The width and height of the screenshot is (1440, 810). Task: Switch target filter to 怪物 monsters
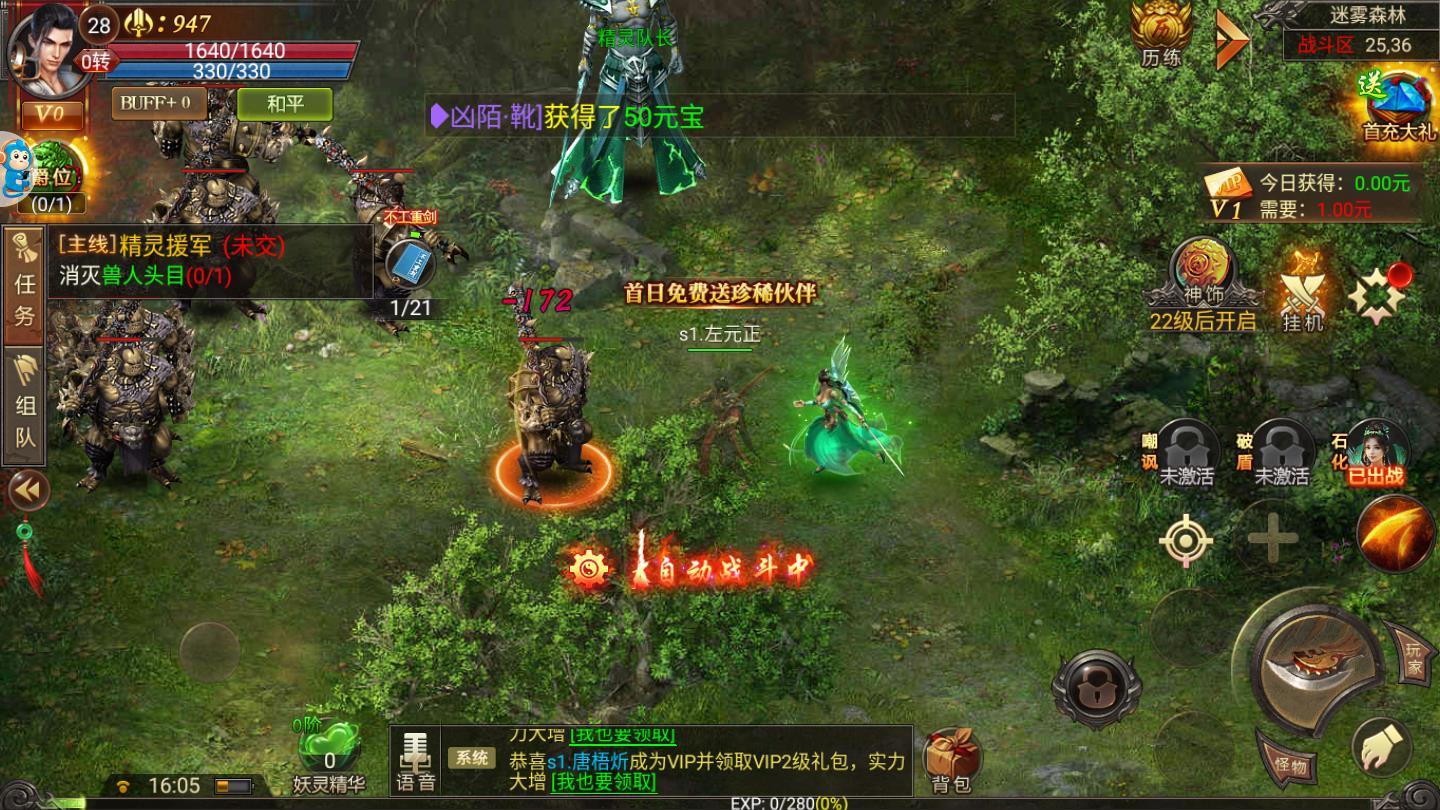tap(1290, 762)
